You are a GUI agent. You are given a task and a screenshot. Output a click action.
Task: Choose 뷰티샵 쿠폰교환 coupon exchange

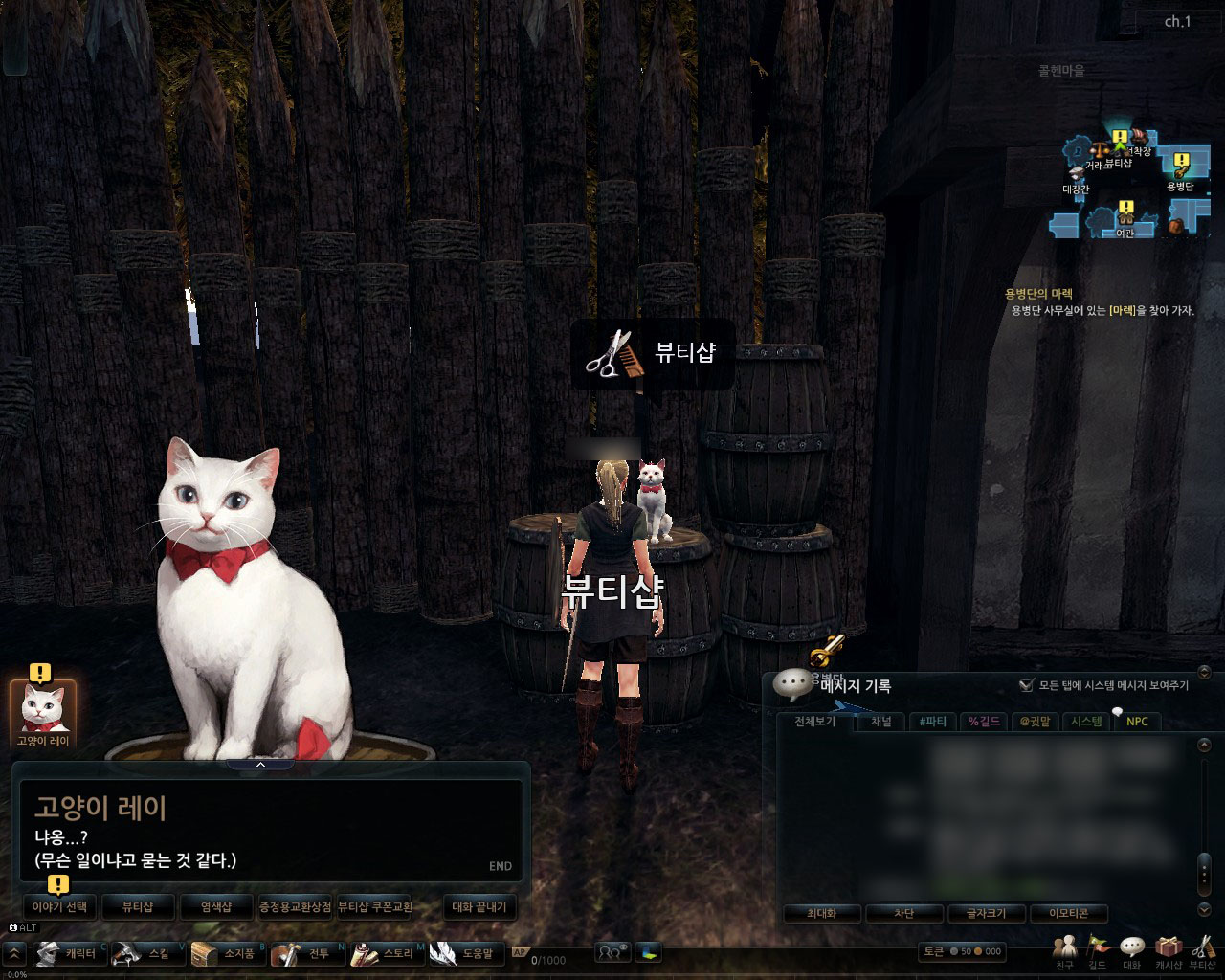pyautogui.click(x=375, y=906)
